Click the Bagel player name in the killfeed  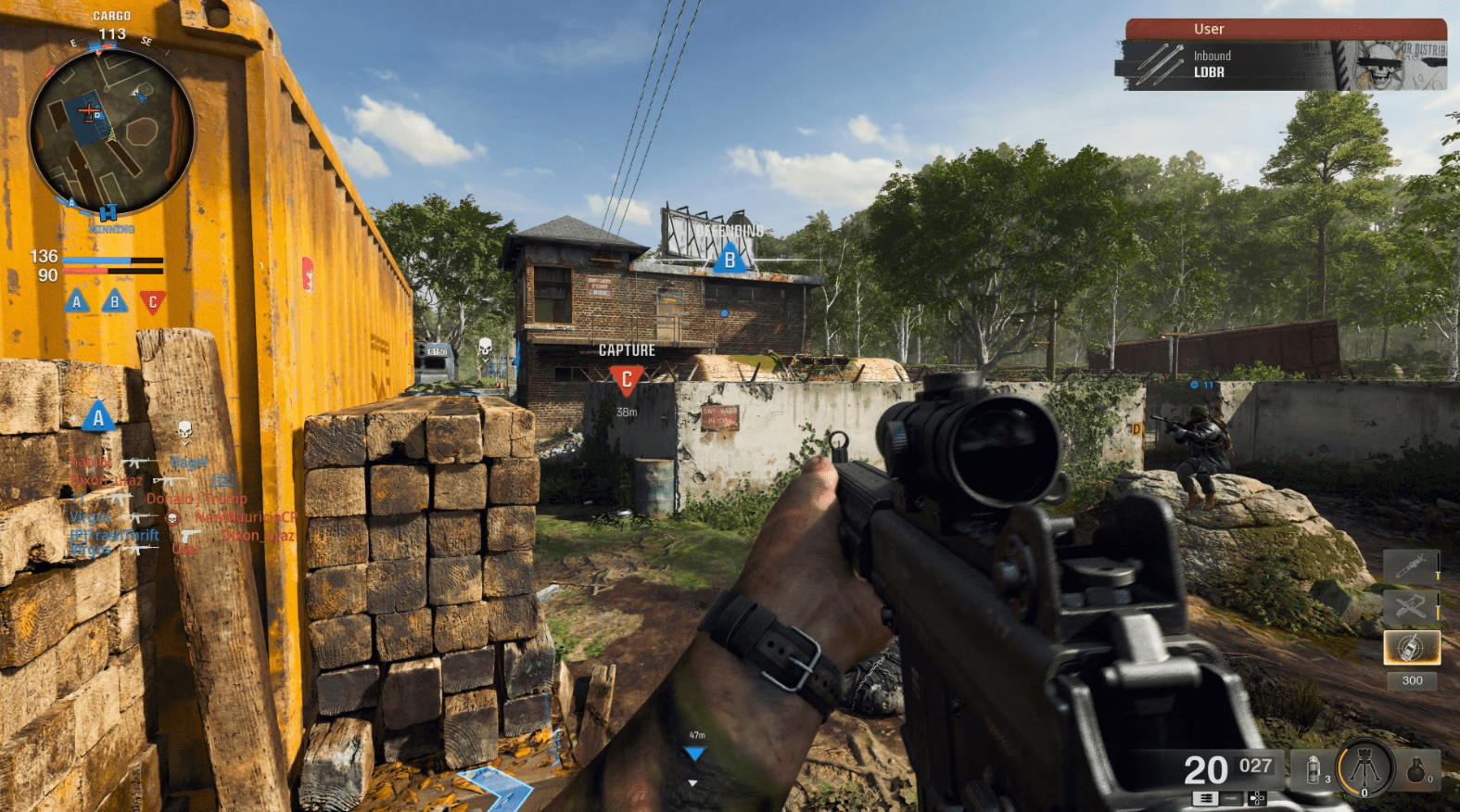coord(189,463)
